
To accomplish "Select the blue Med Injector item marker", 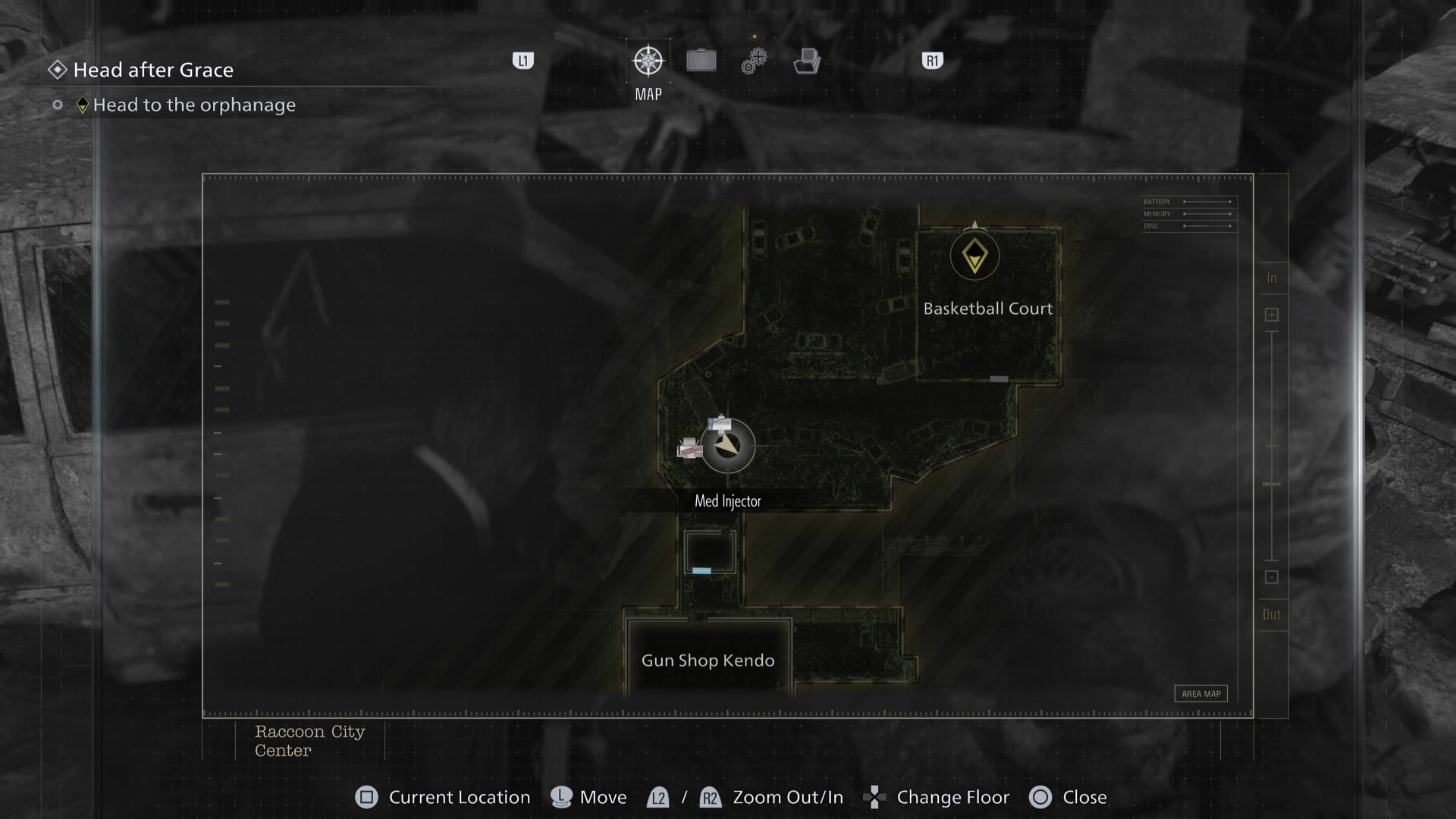I will 719,423.
